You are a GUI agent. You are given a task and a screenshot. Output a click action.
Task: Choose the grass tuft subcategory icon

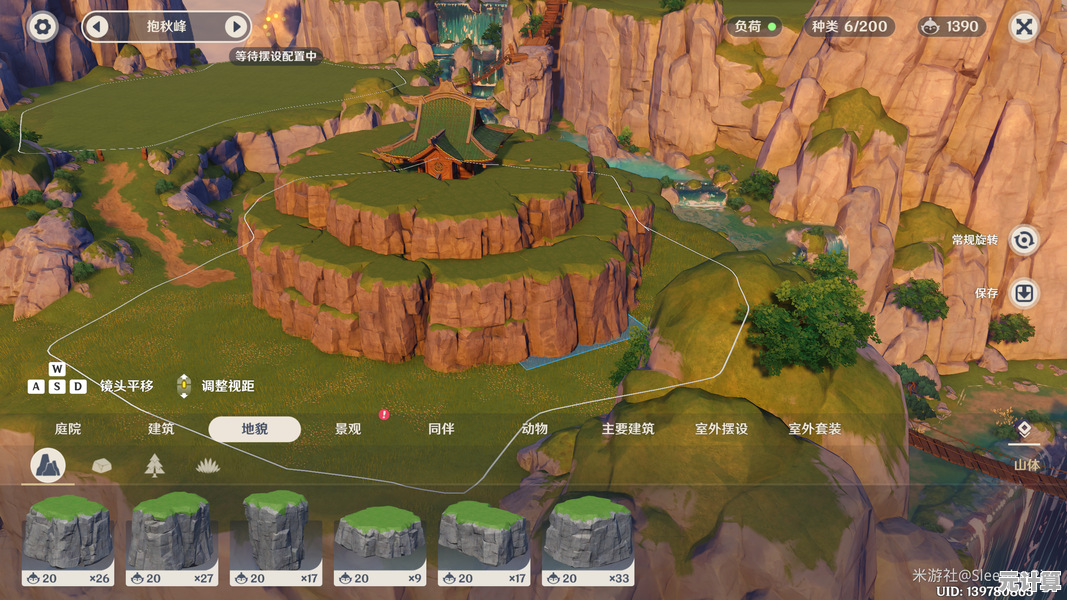click(x=207, y=465)
